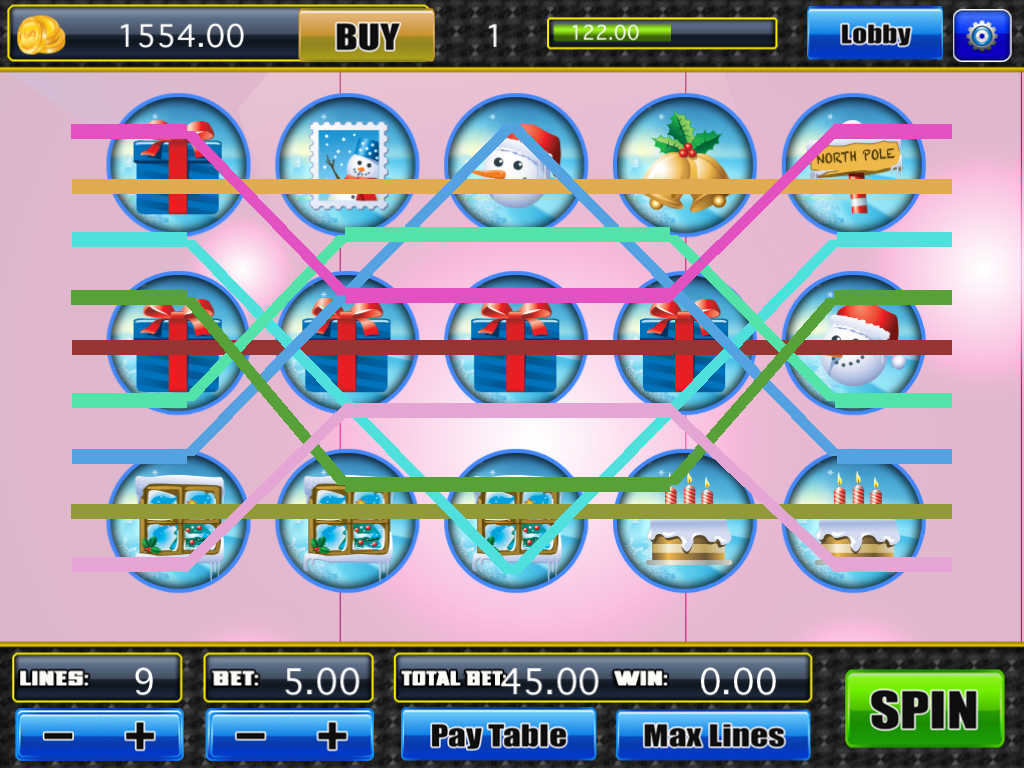Increase the number of lines
1024x768 pixels.
coord(139,737)
